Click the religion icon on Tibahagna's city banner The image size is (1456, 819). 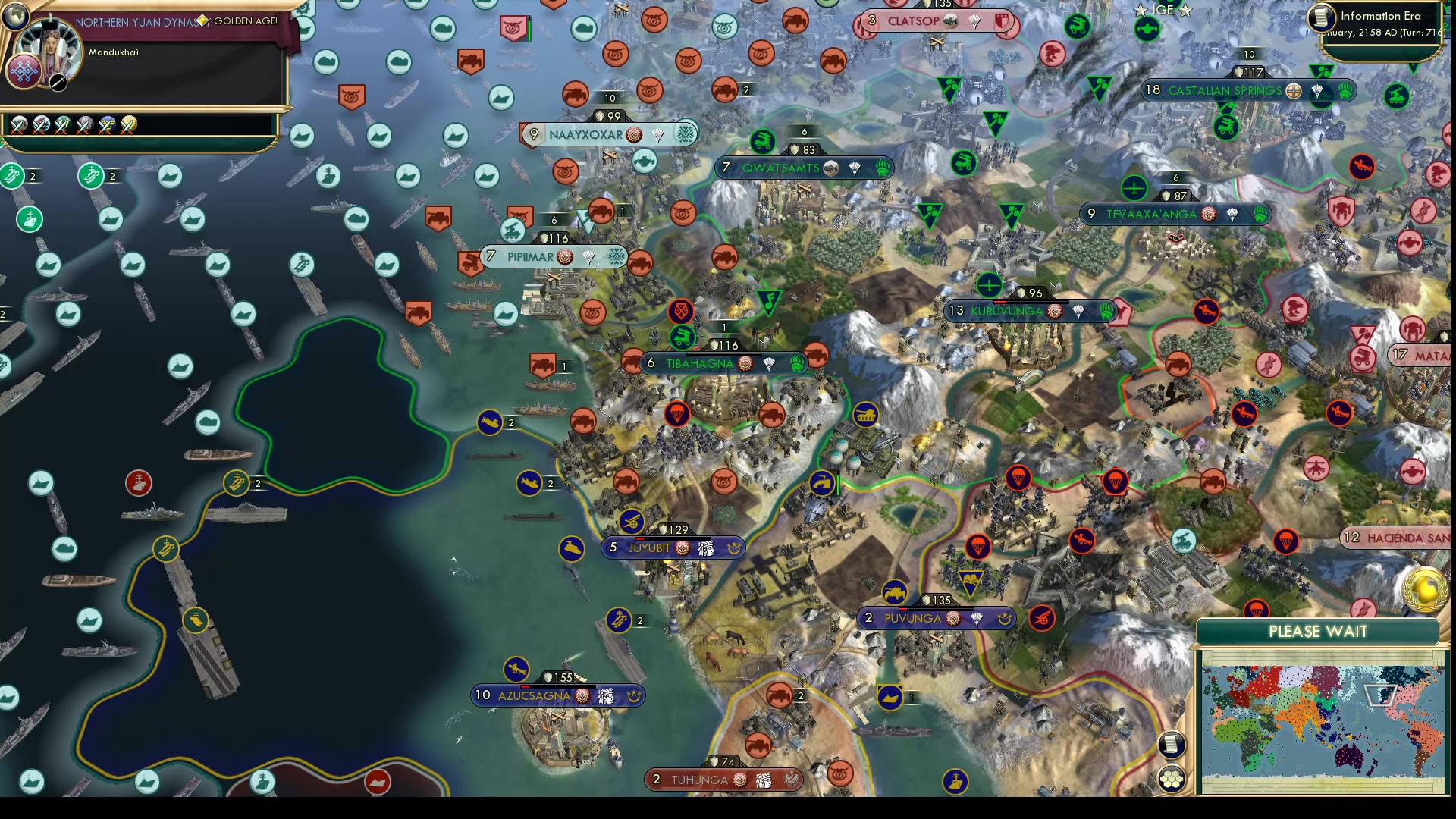pyautogui.click(x=744, y=363)
